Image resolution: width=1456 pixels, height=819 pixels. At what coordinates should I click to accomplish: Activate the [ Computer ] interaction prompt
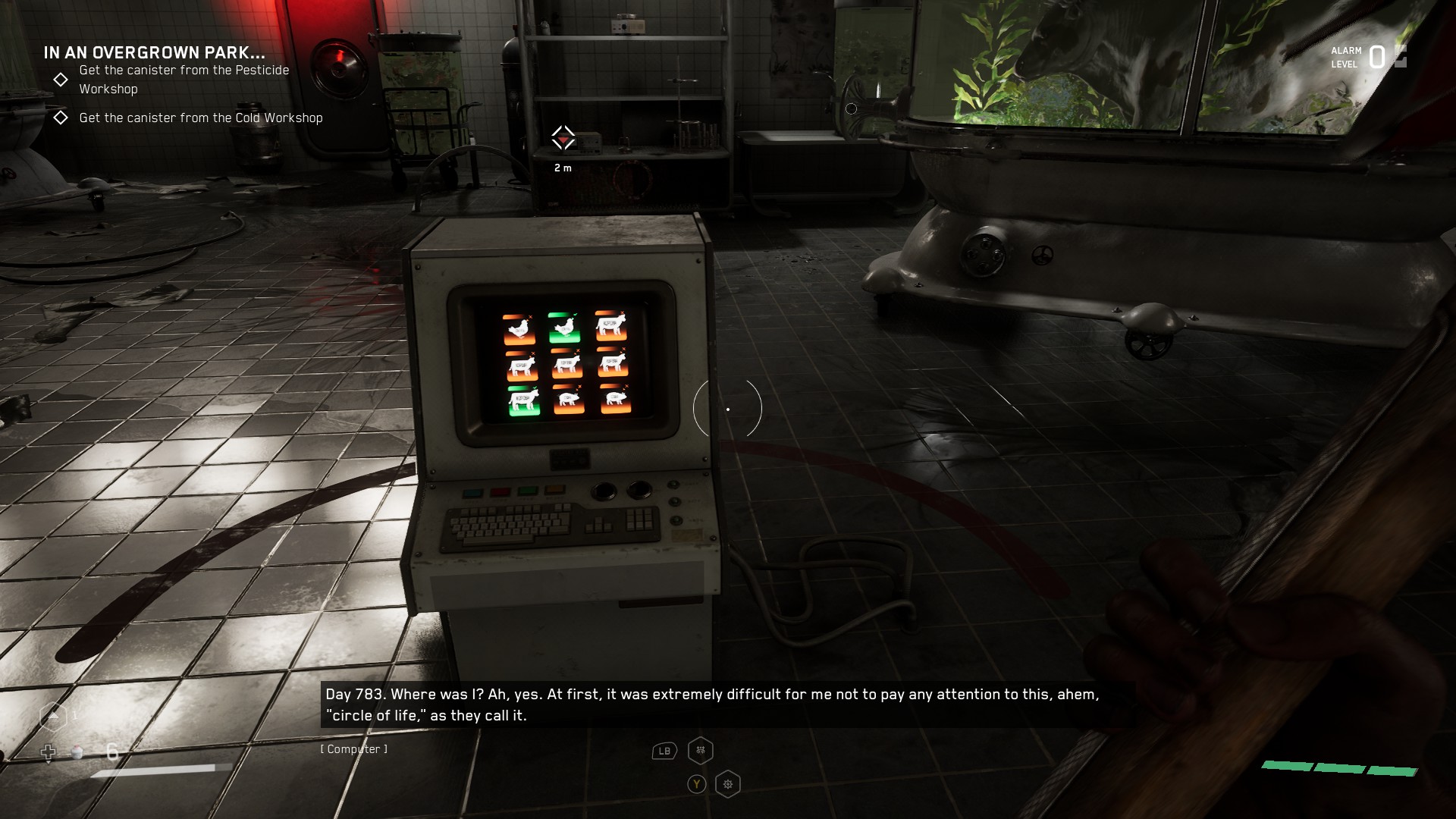[x=353, y=748]
